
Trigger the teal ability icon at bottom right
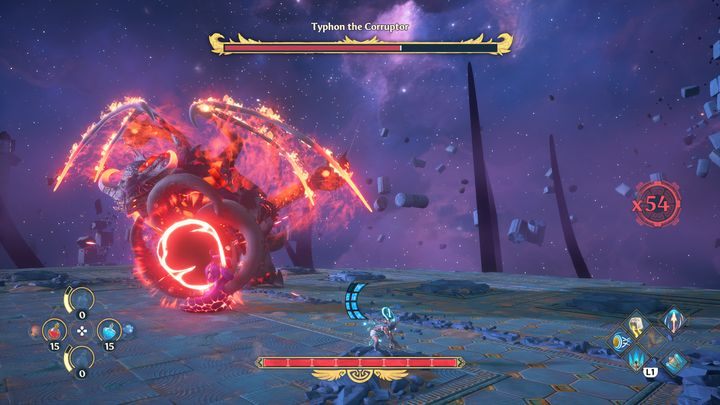point(676,362)
